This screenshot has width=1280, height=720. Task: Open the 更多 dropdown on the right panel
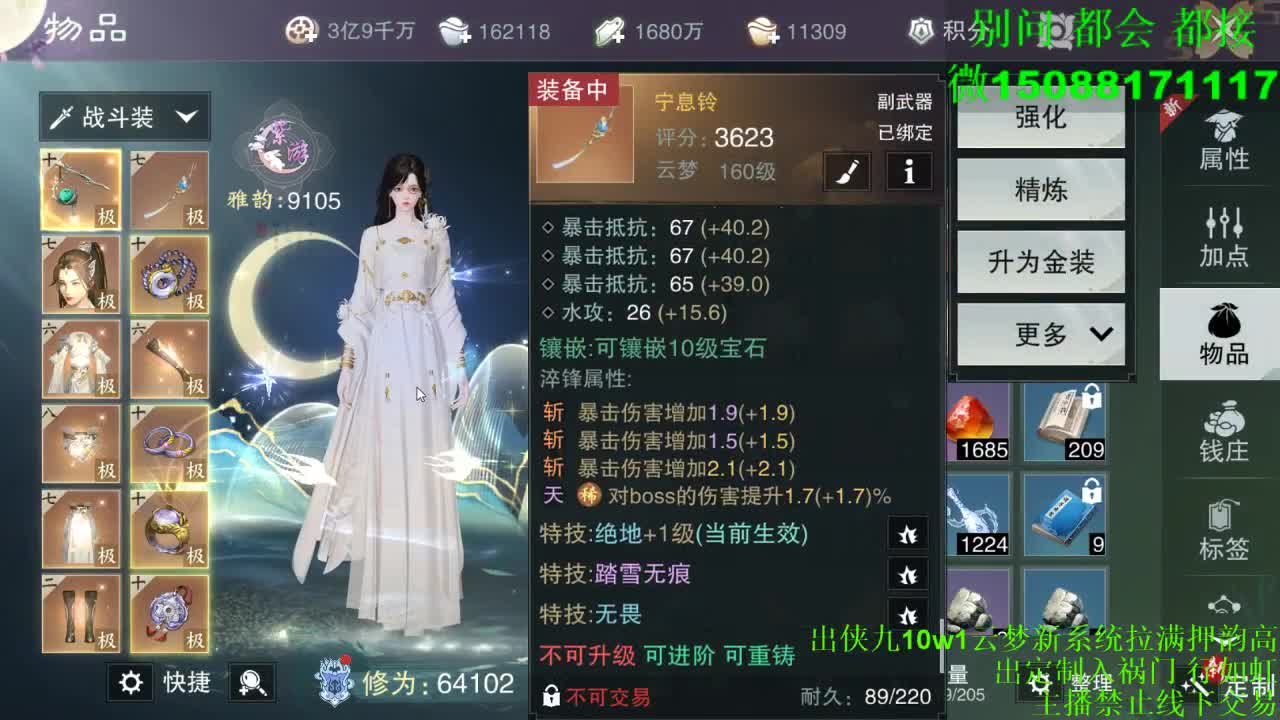pyautogui.click(x=1041, y=335)
